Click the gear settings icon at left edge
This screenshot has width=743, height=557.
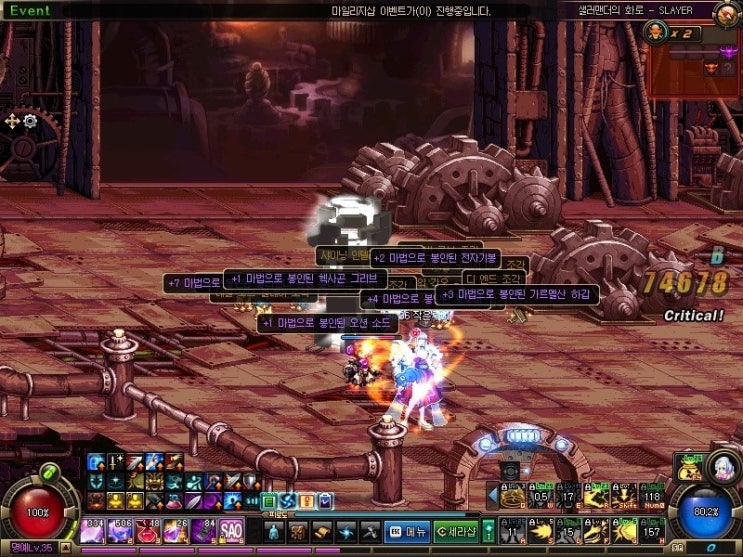pos(30,121)
